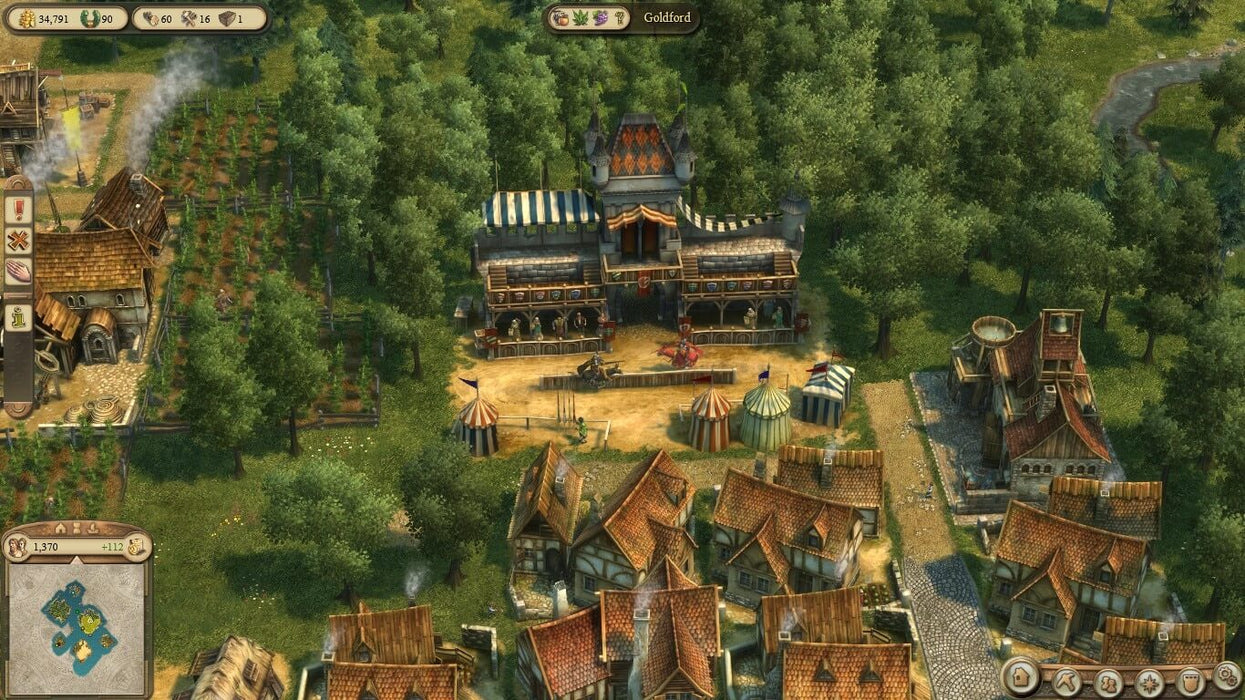Click the gold coin treasury icon

(x=24, y=18)
